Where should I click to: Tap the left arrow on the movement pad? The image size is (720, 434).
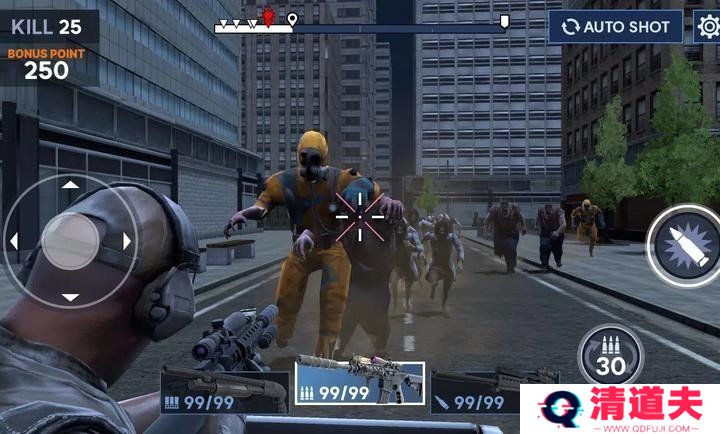pyautogui.click(x=14, y=241)
